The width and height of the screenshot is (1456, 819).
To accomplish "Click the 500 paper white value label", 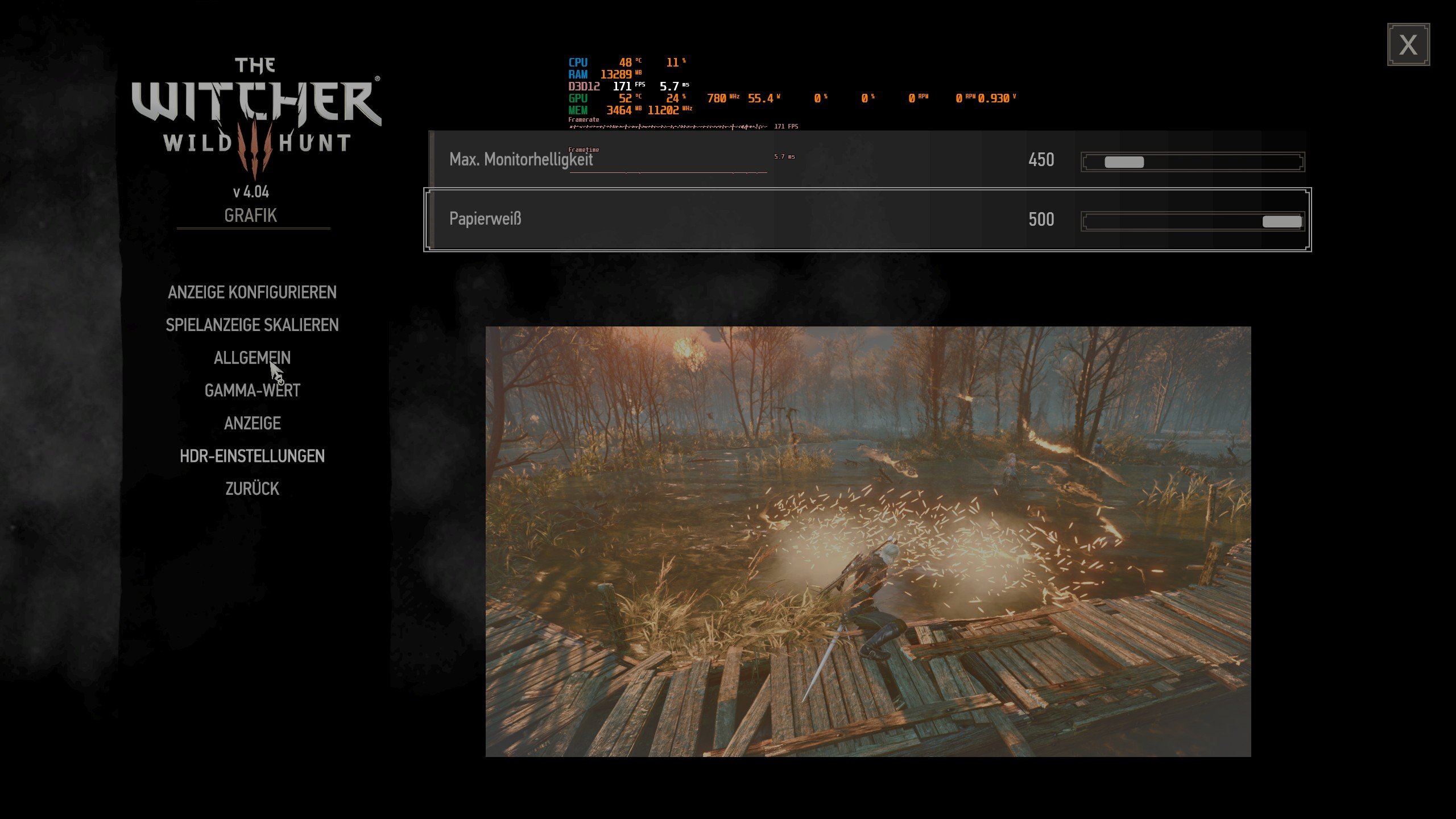I will pyautogui.click(x=1042, y=220).
